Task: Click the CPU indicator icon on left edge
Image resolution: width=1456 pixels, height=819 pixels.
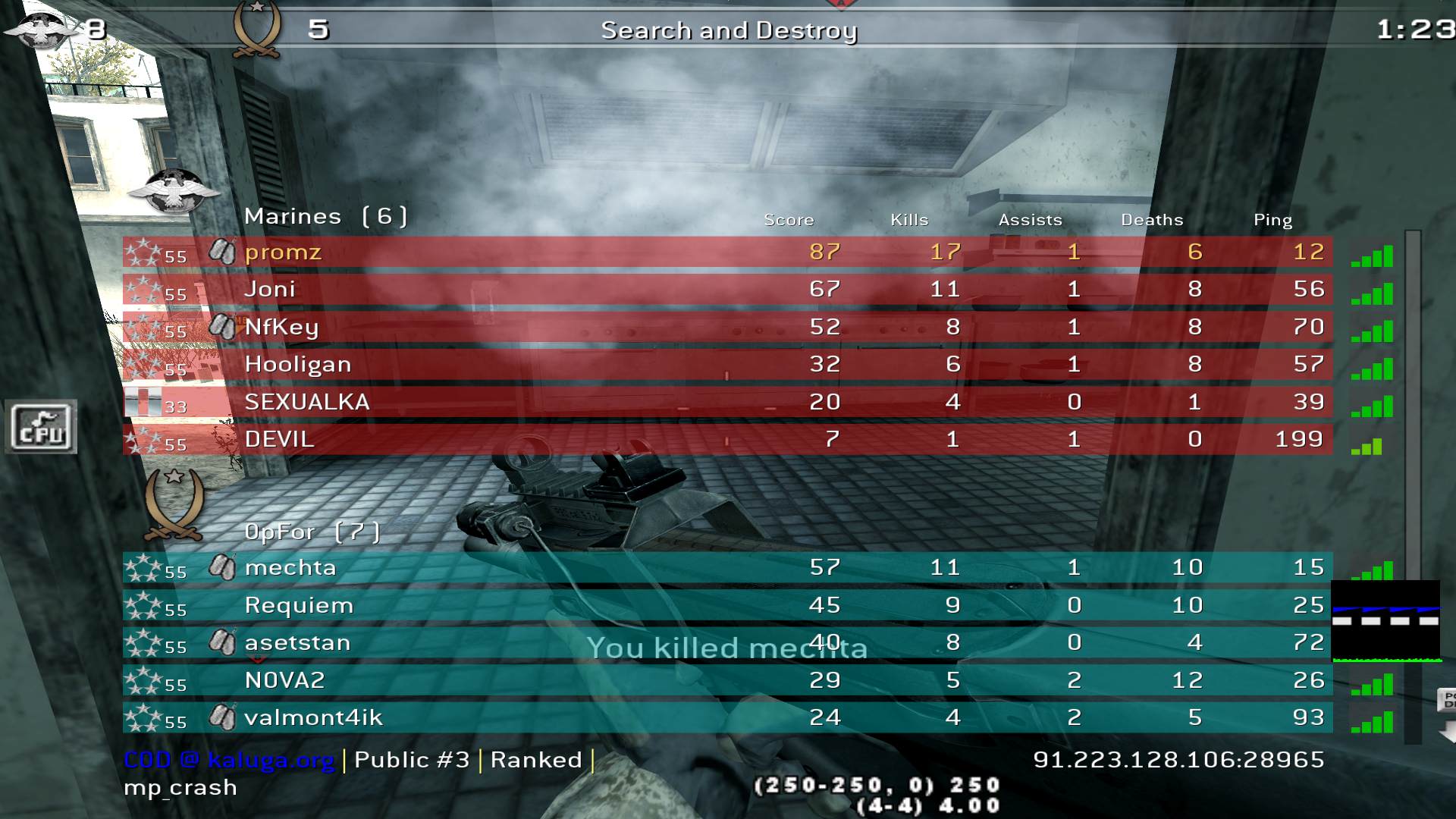Action: coord(42,427)
